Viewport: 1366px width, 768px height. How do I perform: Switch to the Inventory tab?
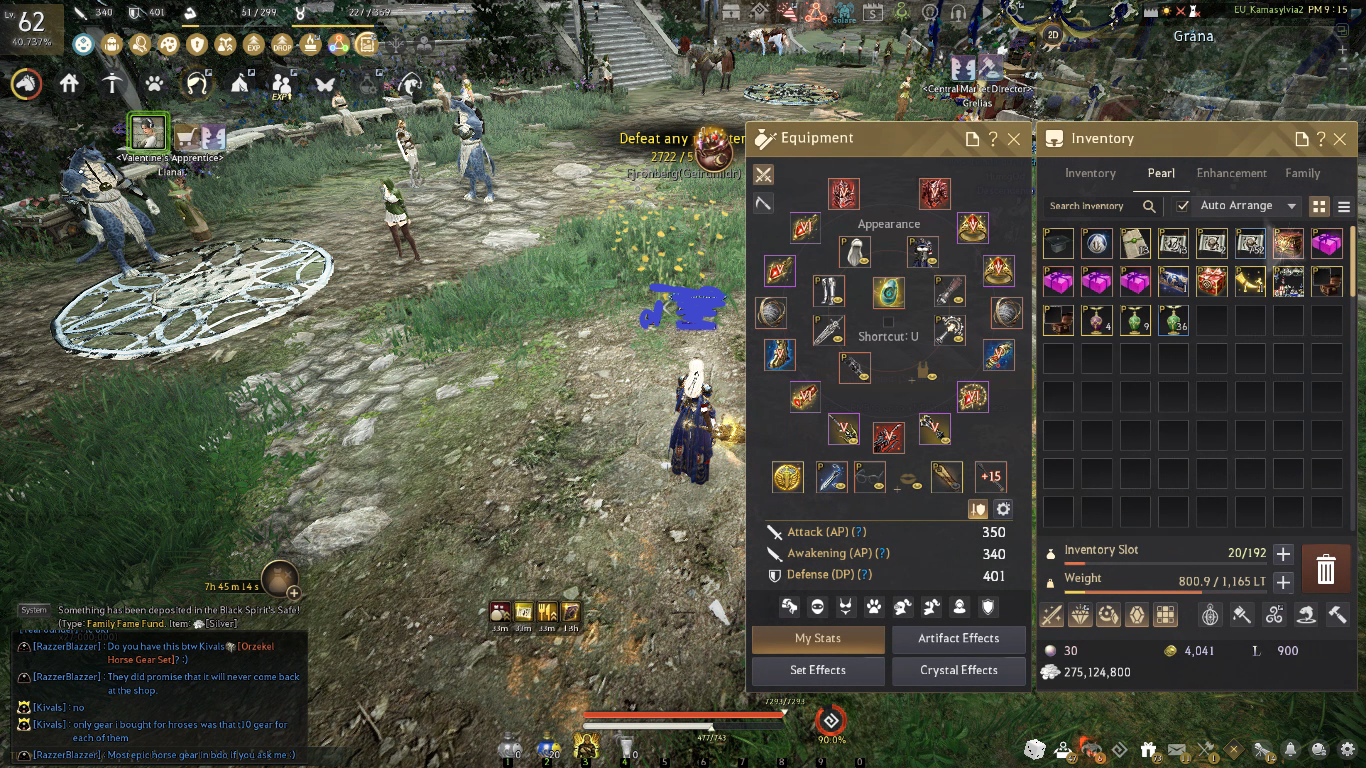[1090, 173]
